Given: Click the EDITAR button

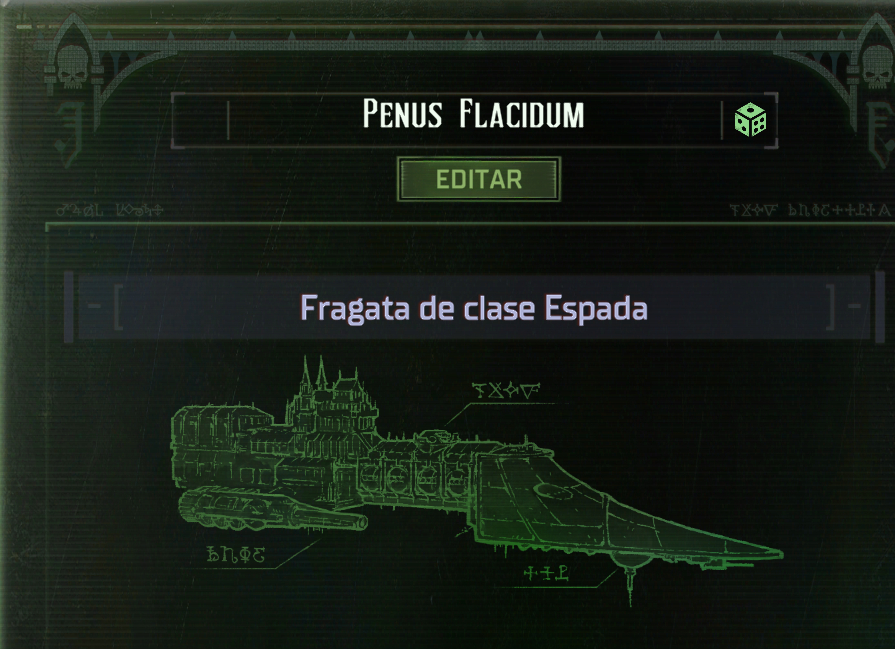Looking at the screenshot, I should click(x=479, y=180).
